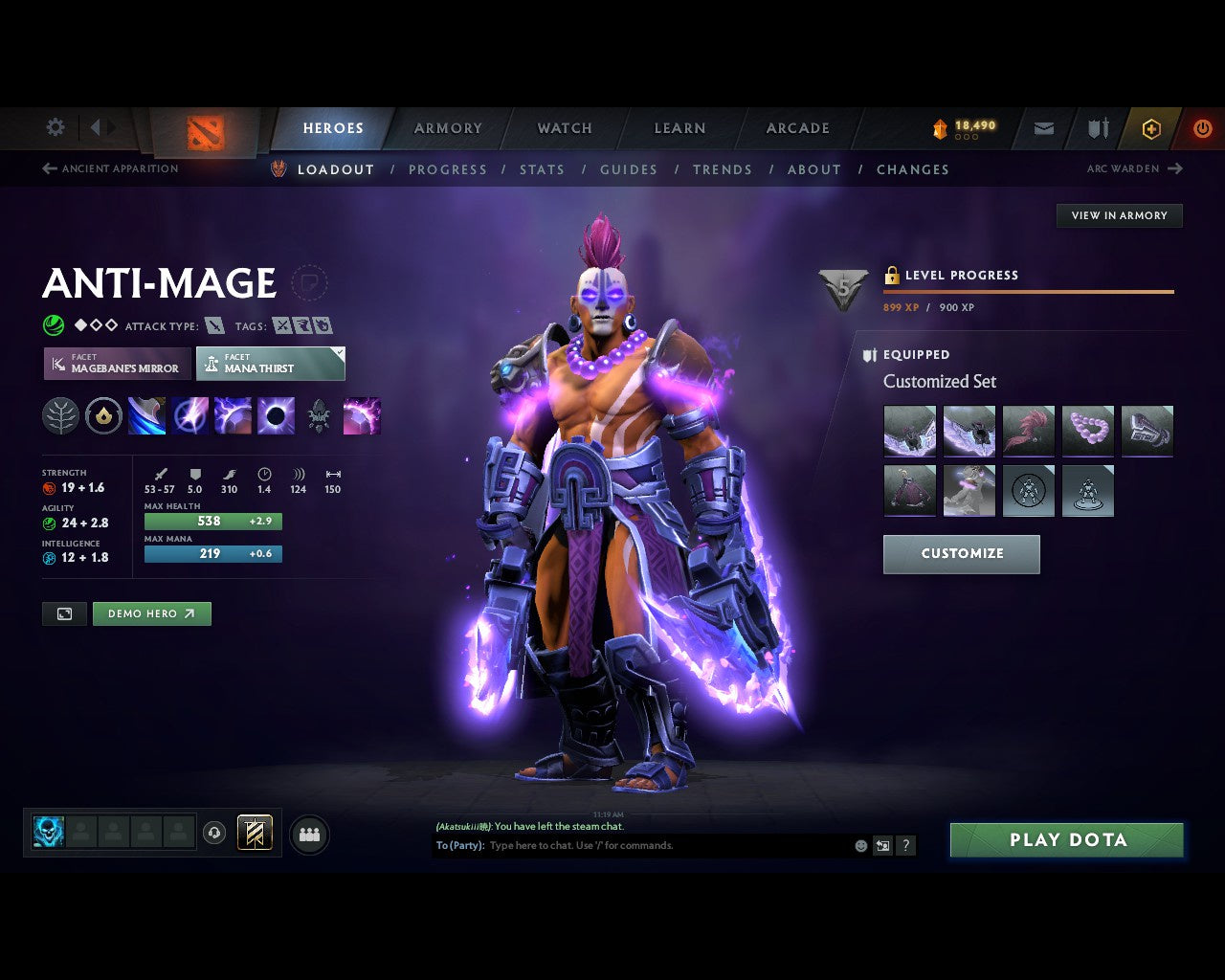The width and height of the screenshot is (1225, 980).
Task: Click the power button icon
Action: (1202, 128)
